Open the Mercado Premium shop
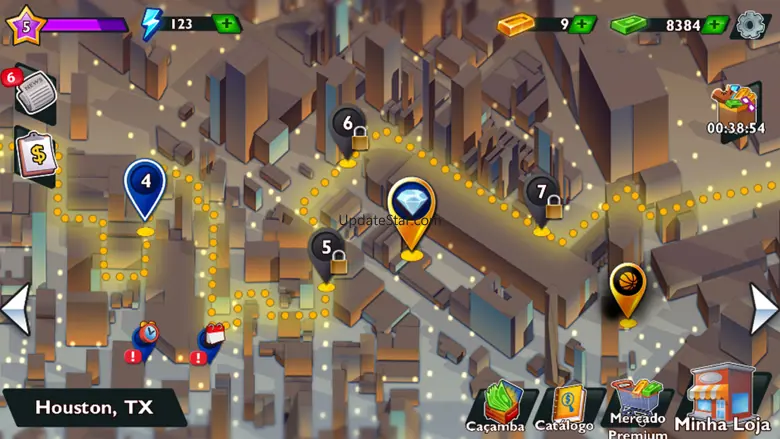The width and height of the screenshot is (780, 439). coord(638,405)
